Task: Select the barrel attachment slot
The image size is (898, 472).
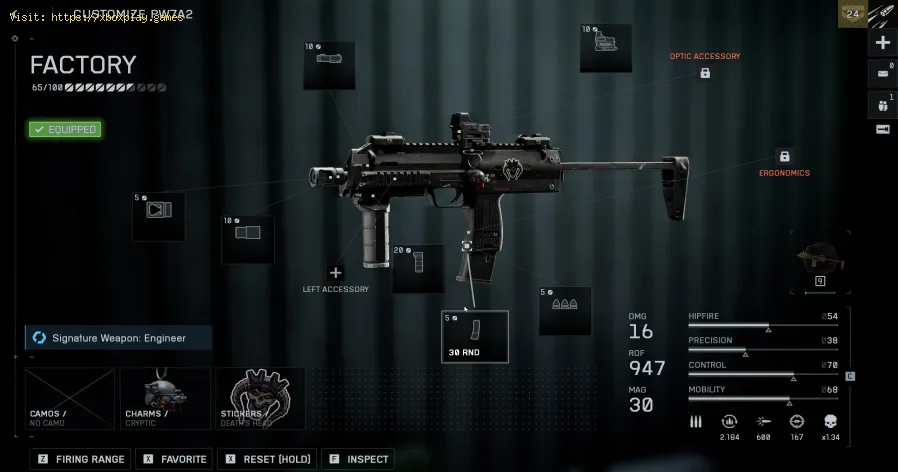Action: [247, 239]
